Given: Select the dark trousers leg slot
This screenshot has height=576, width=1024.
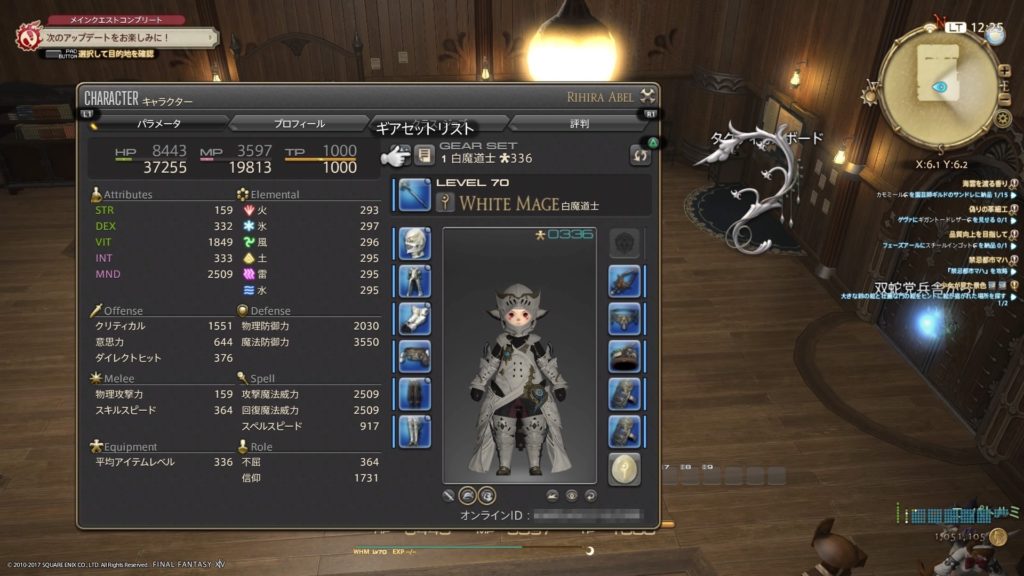Looking at the screenshot, I should tap(414, 393).
